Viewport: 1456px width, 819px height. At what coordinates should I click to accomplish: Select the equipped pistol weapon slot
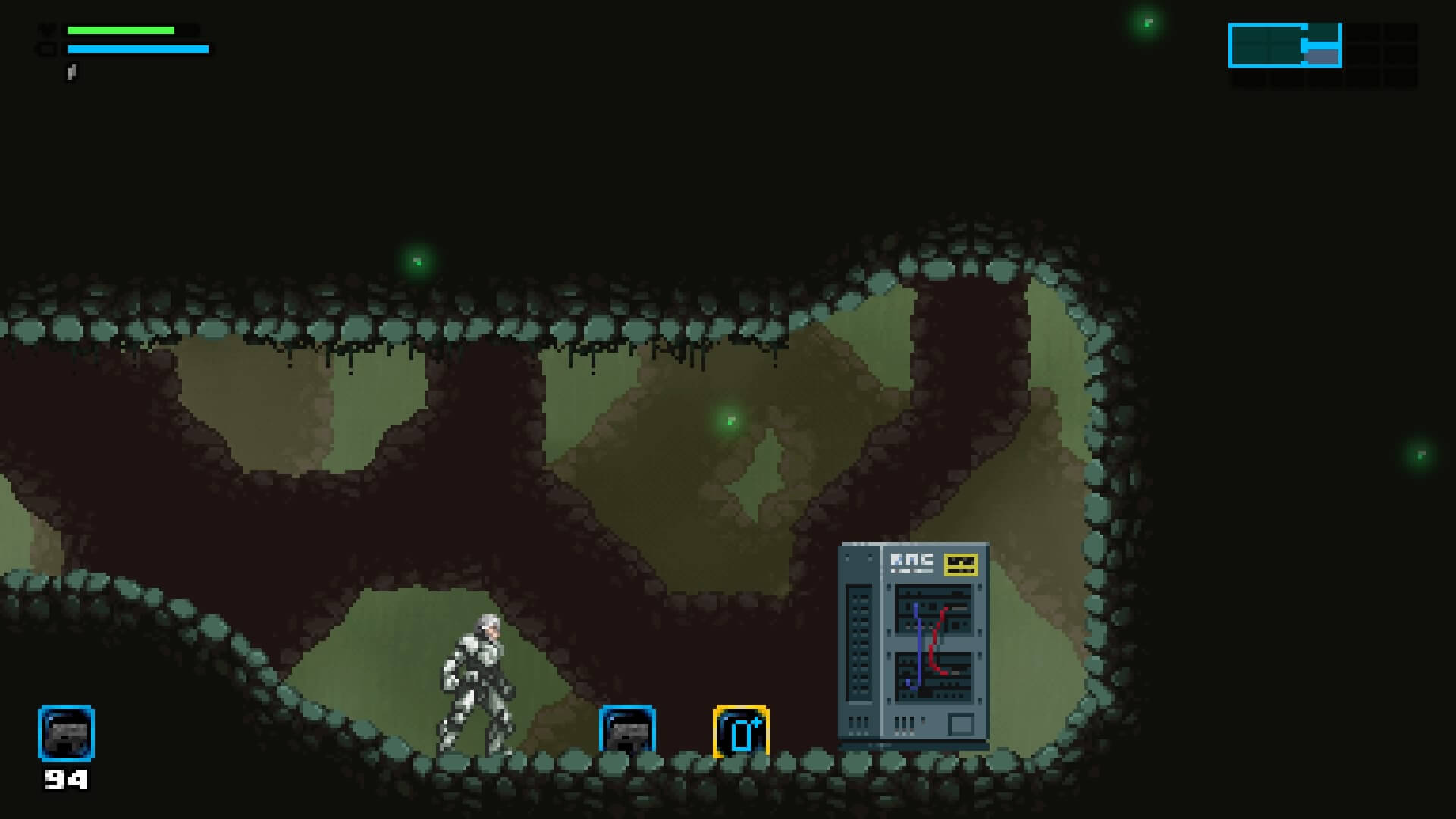[66, 733]
